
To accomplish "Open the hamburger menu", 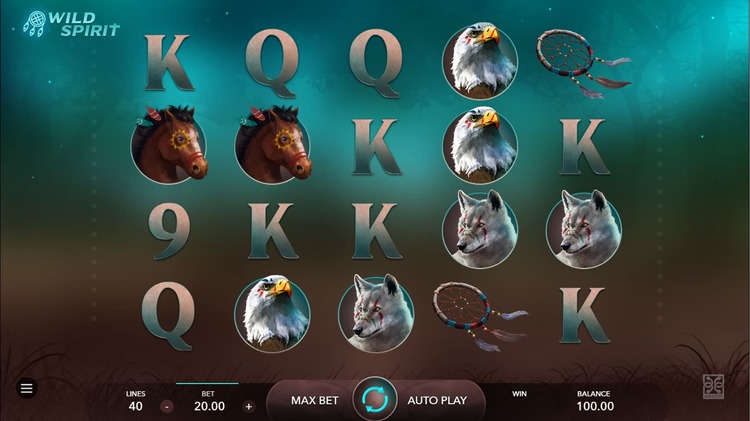I will point(27,388).
